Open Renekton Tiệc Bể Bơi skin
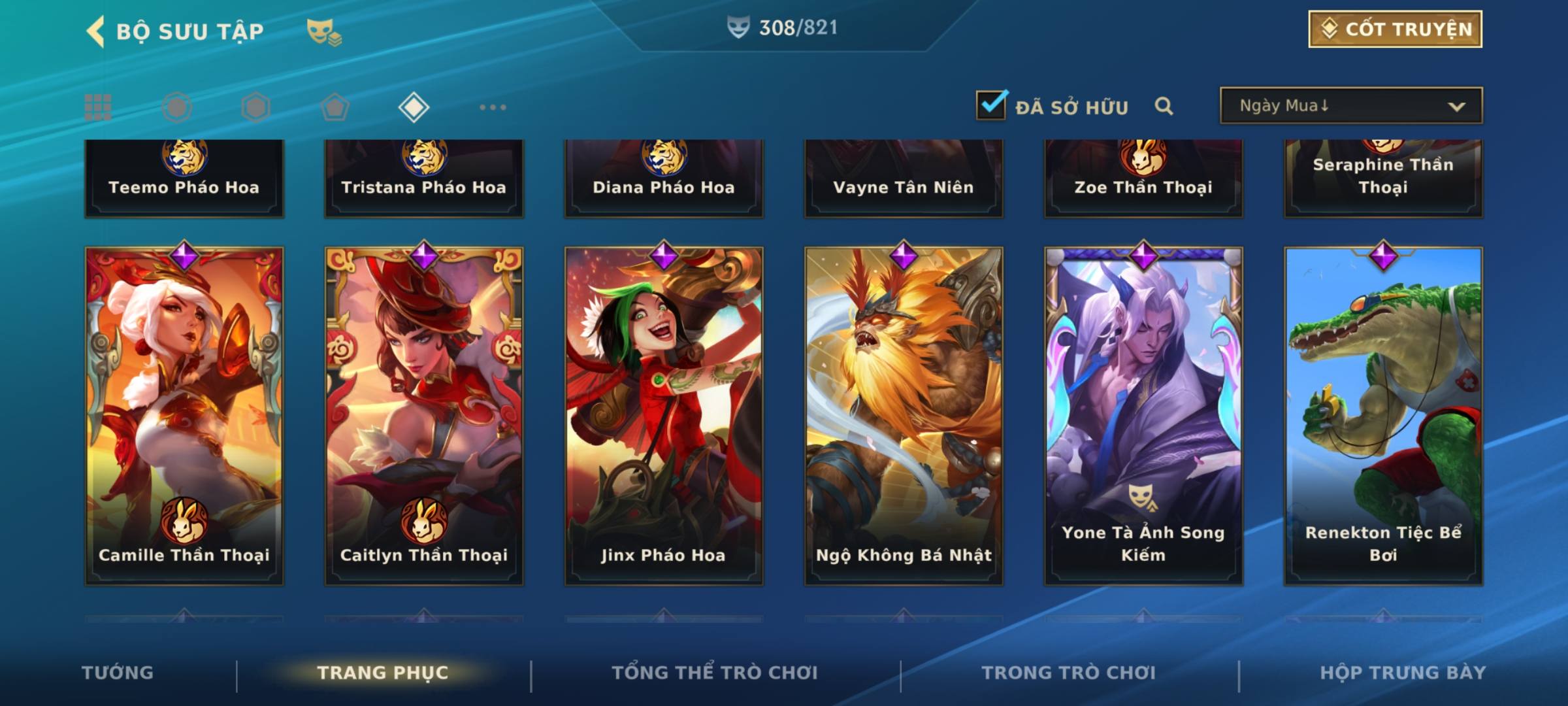The width and height of the screenshot is (1568, 706). [x=1383, y=416]
